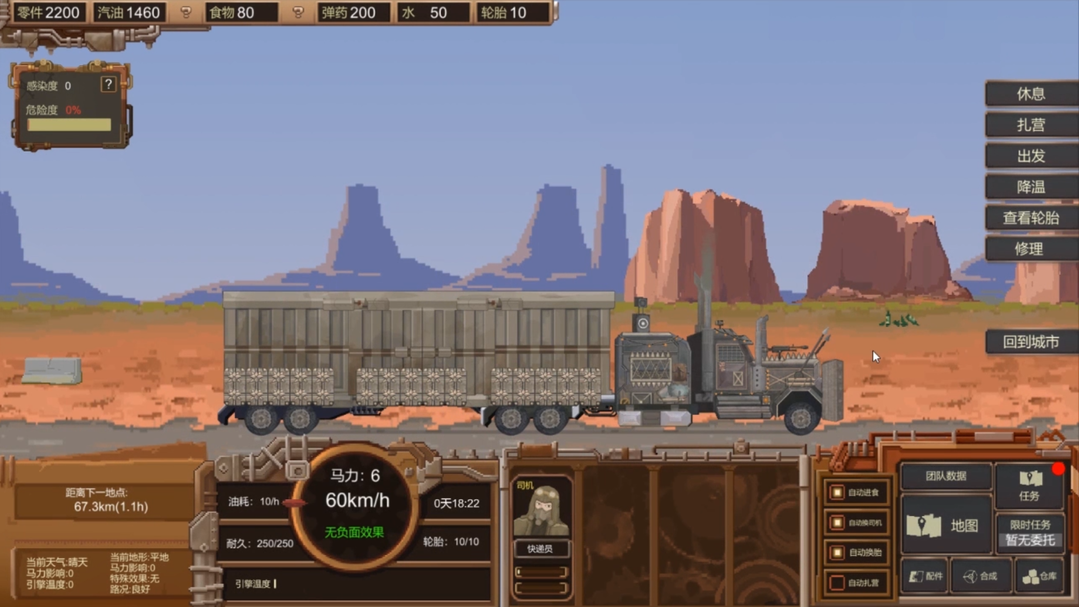Open the 团队数据 team data panel

945,477
